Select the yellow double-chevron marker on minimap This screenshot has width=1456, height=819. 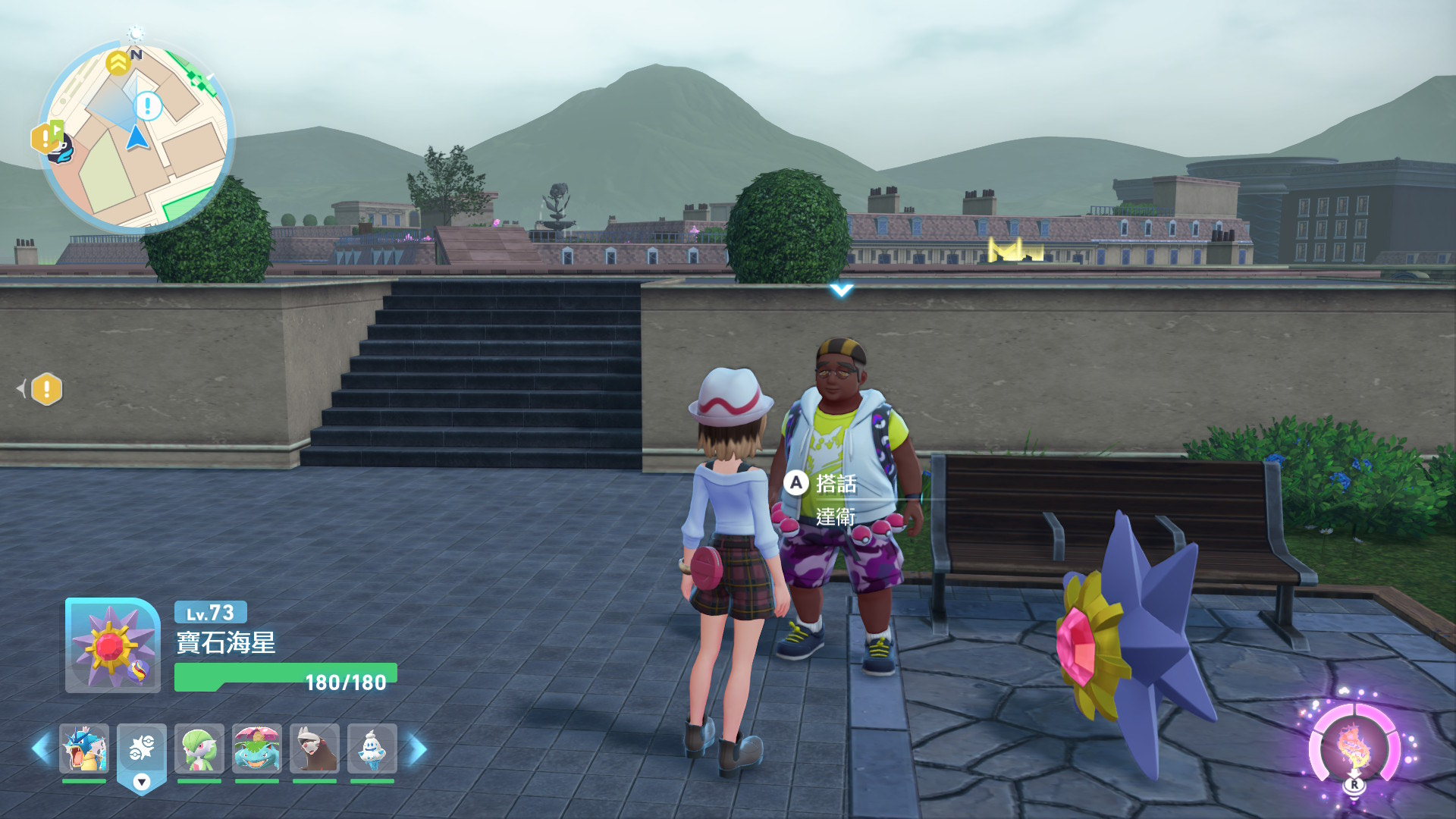coord(118,63)
